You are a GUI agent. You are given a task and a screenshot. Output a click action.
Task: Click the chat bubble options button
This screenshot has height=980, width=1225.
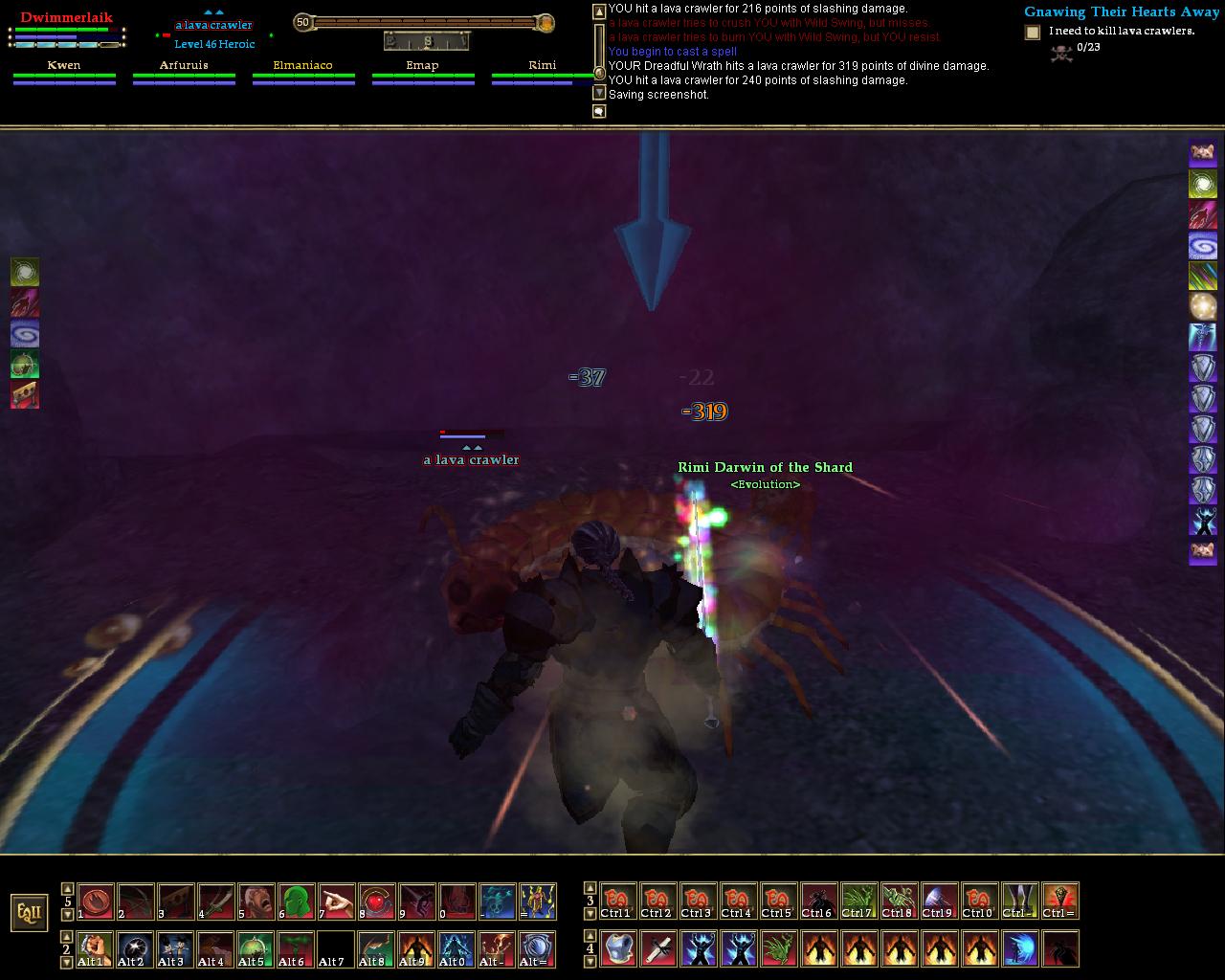point(599,112)
